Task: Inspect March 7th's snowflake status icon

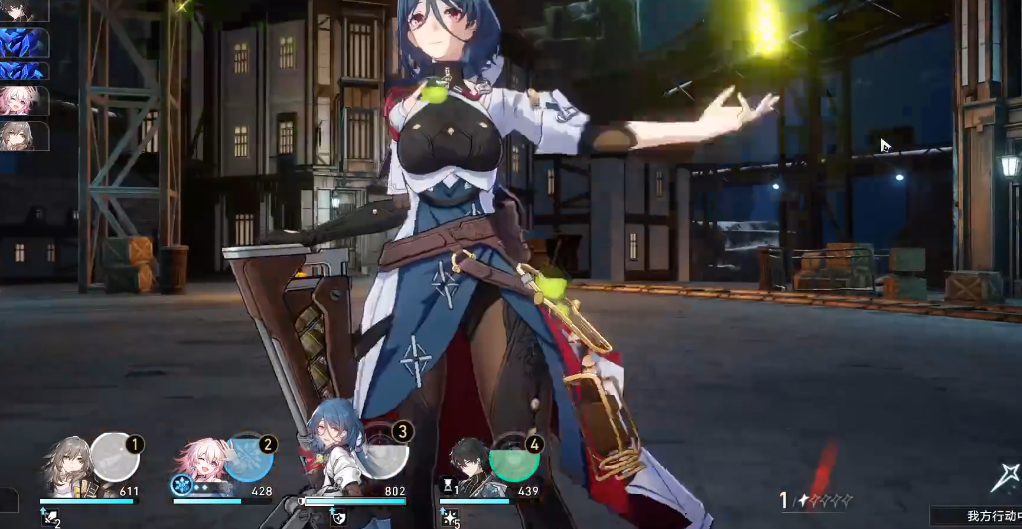Action: tap(182, 486)
